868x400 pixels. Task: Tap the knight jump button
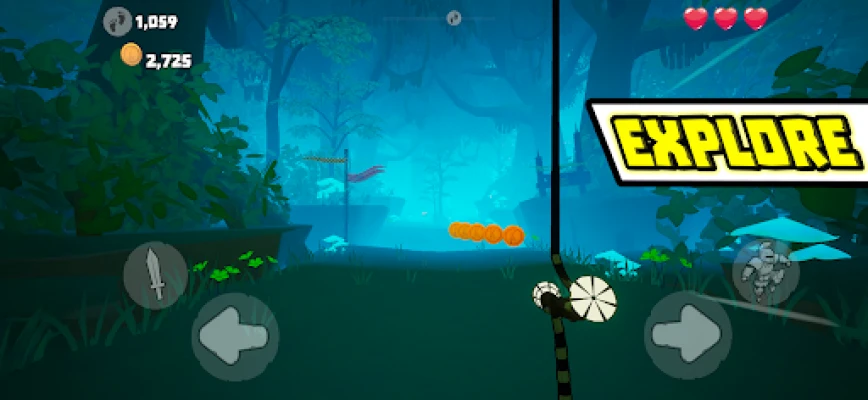click(764, 272)
